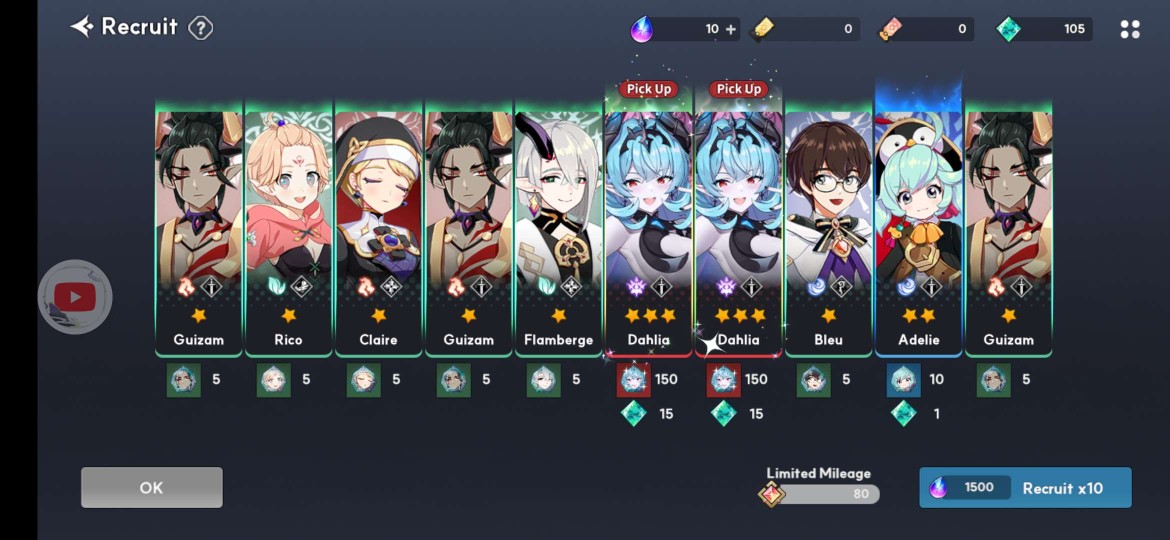Tap the green crystal currency icon
The height and width of the screenshot is (540, 1170).
(x=1009, y=29)
